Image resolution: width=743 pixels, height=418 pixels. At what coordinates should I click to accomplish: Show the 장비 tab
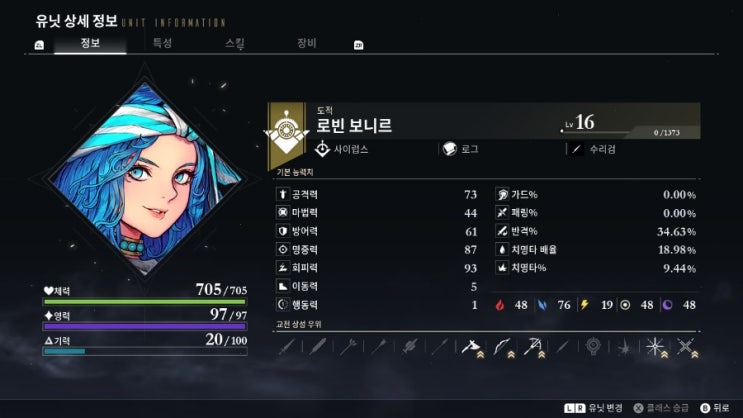pyautogui.click(x=307, y=43)
